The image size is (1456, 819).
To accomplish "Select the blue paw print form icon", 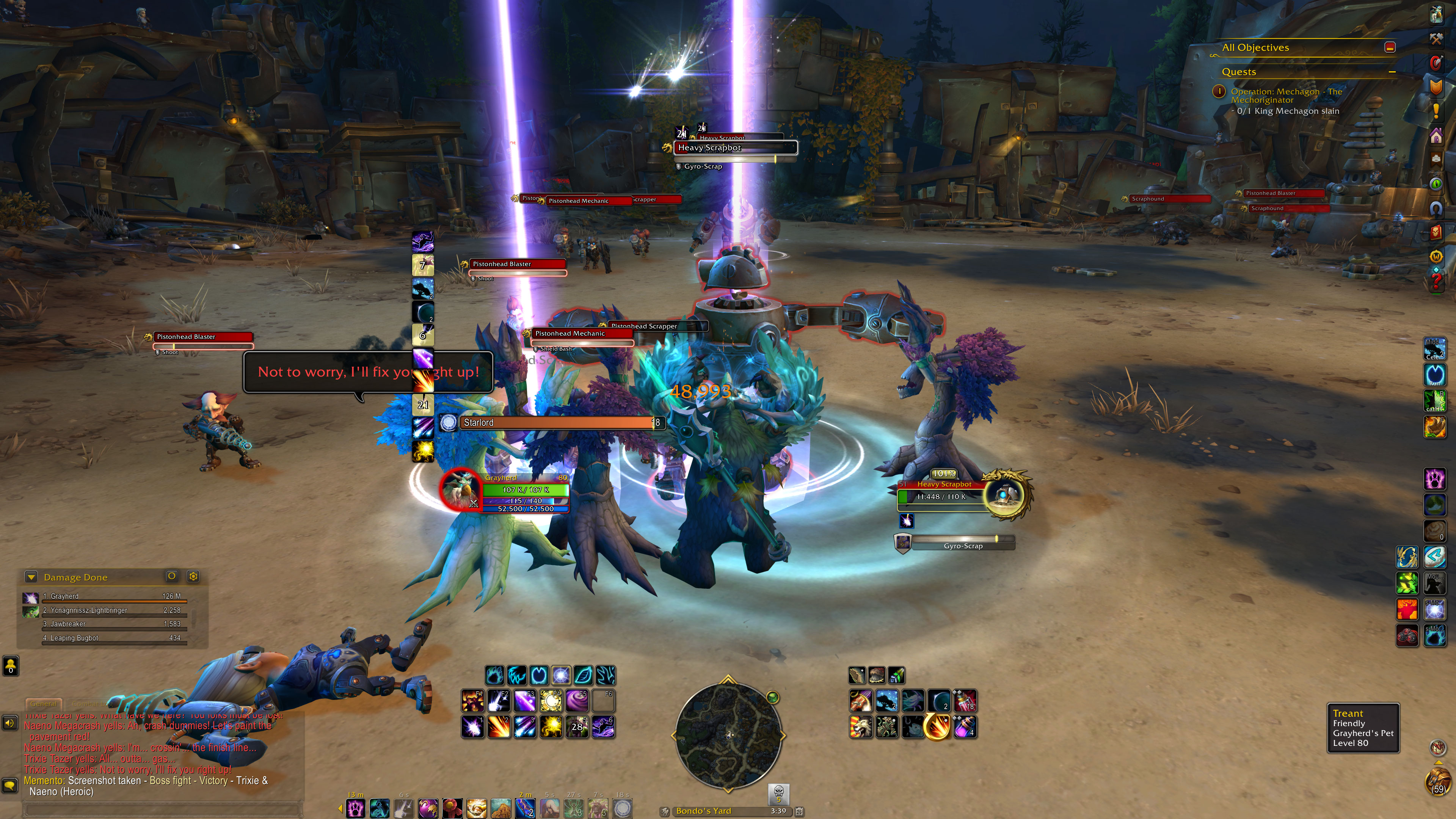I will 494,675.
